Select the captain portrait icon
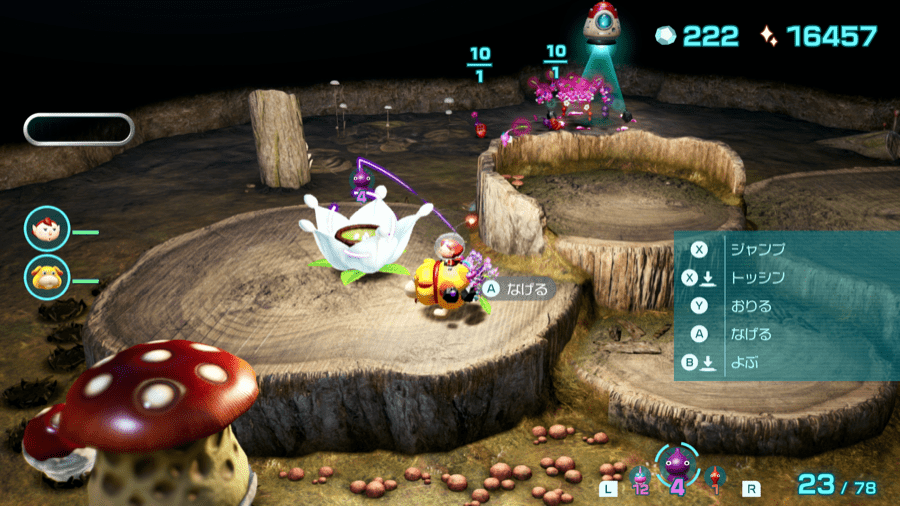Viewport: 900px width, 506px height. (x=48, y=229)
